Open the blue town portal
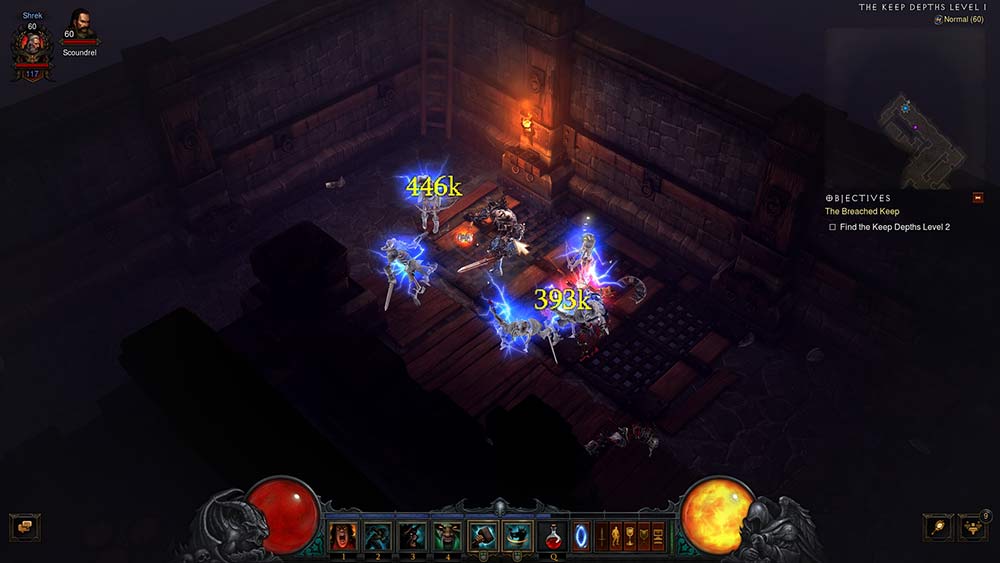The height and width of the screenshot is (563, 1000). 581,536
